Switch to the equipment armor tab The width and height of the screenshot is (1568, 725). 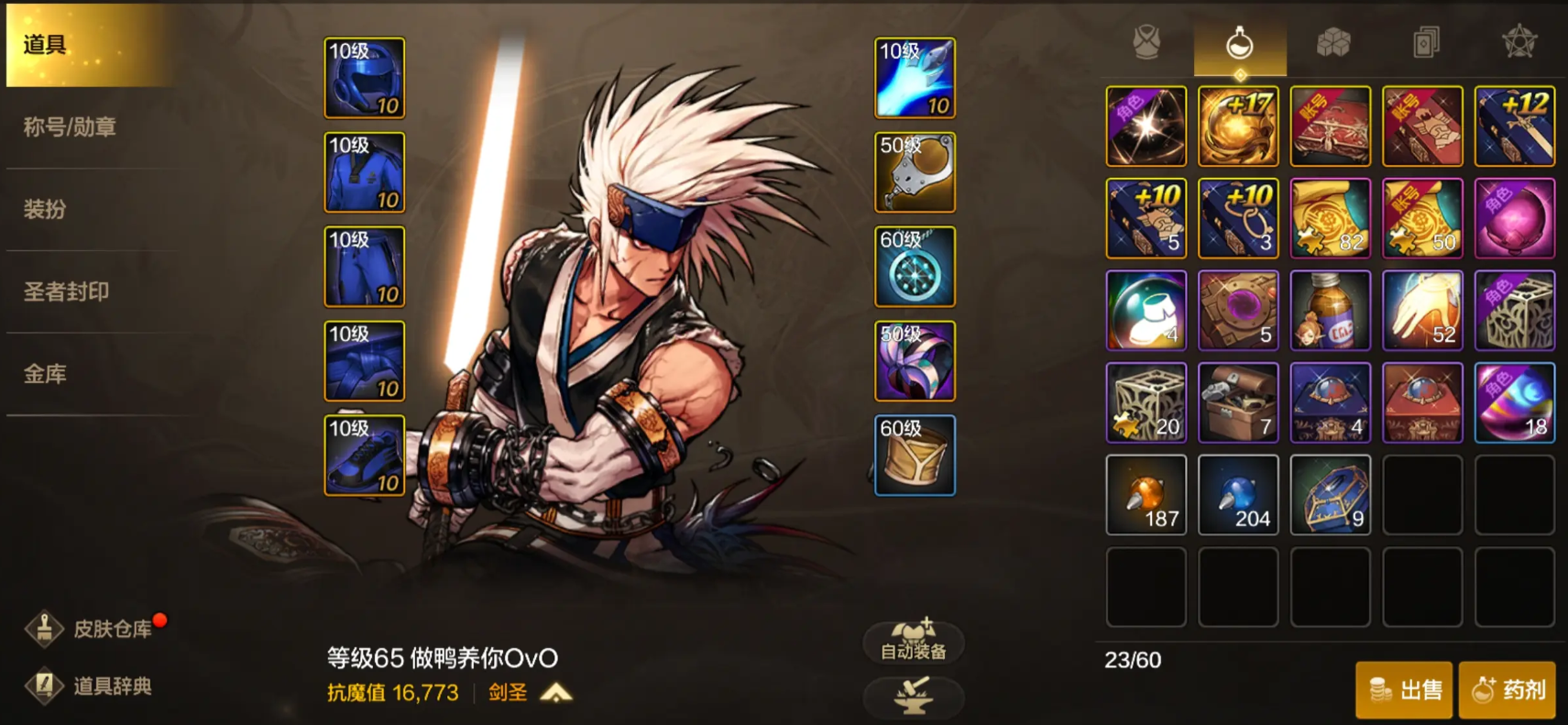click(1146, 42)
